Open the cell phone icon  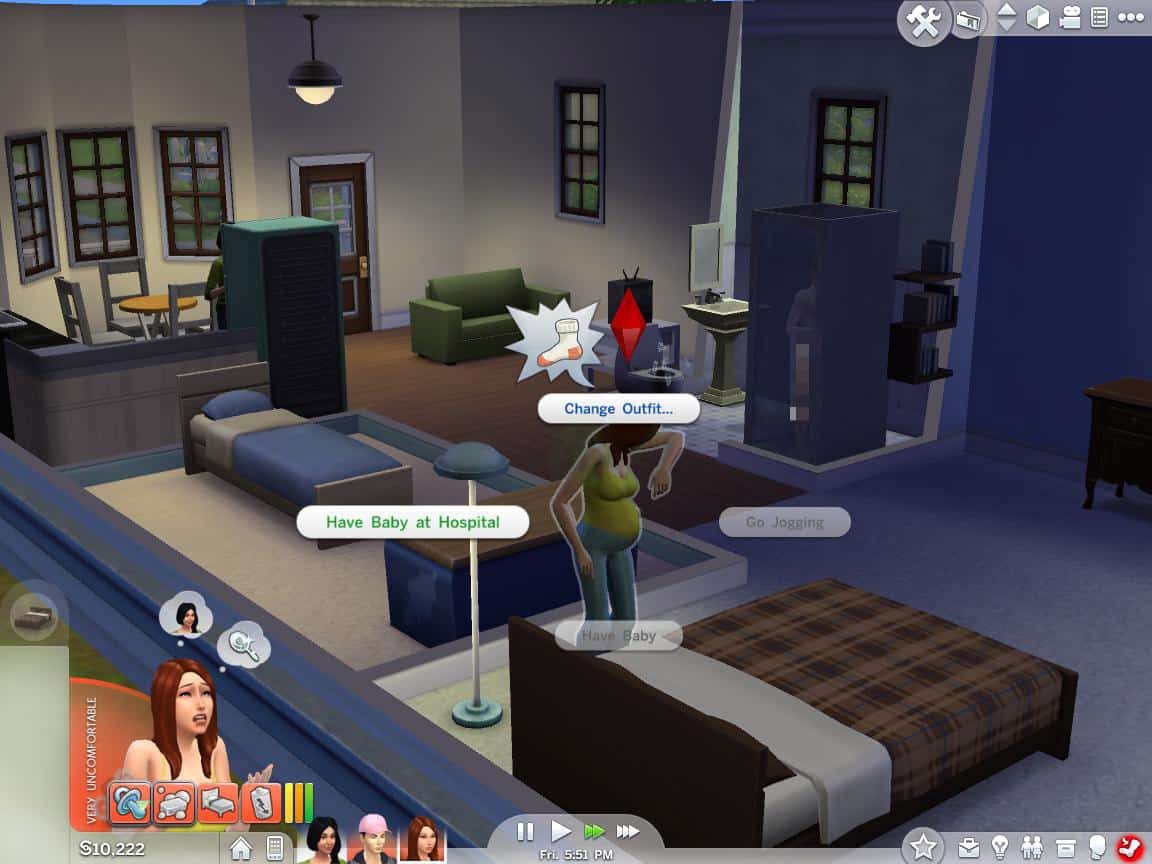click(274, 849)
